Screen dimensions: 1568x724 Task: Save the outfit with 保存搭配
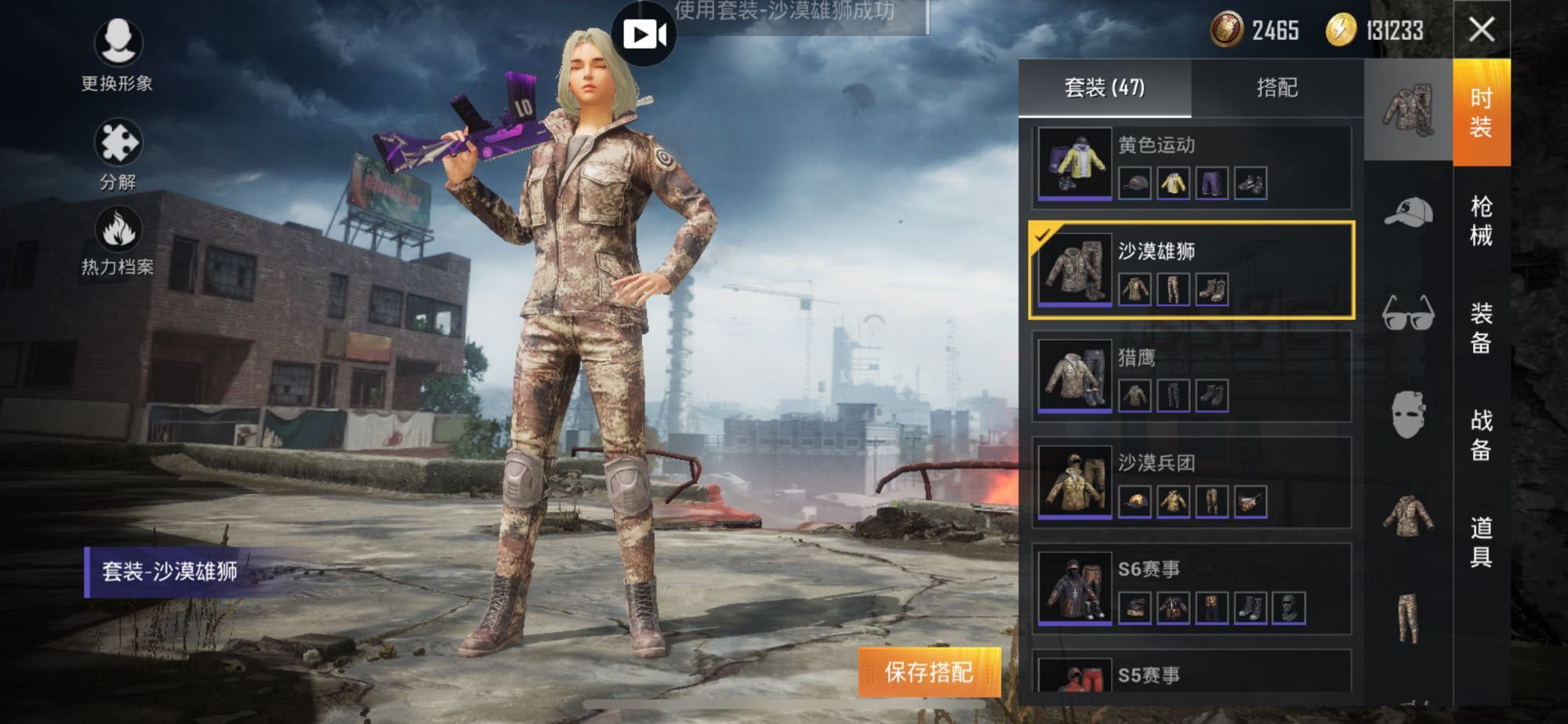point(929,672)
